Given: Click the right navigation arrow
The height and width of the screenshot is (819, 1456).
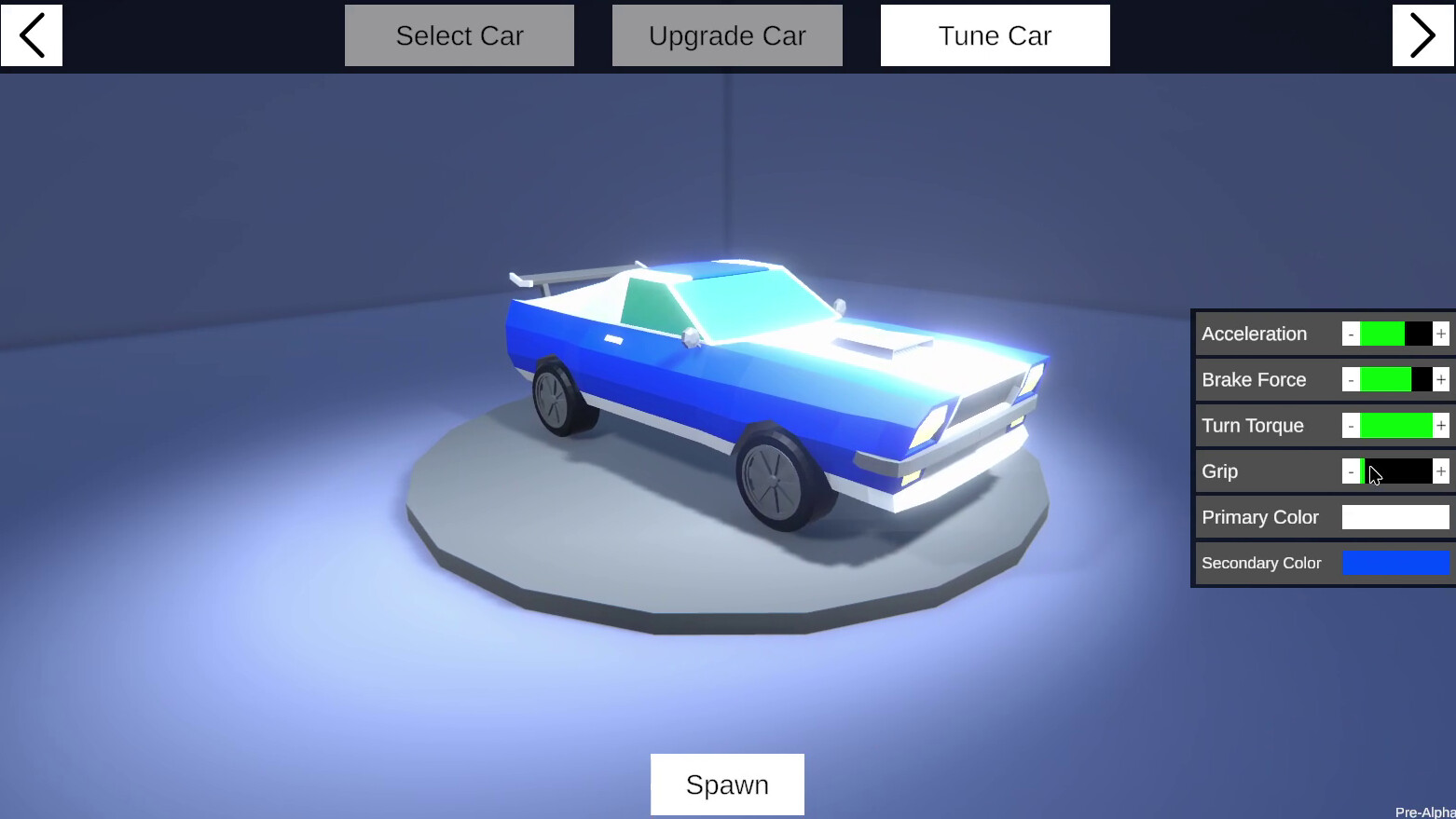Looking at the screenshot, I should pos(1423,35).
